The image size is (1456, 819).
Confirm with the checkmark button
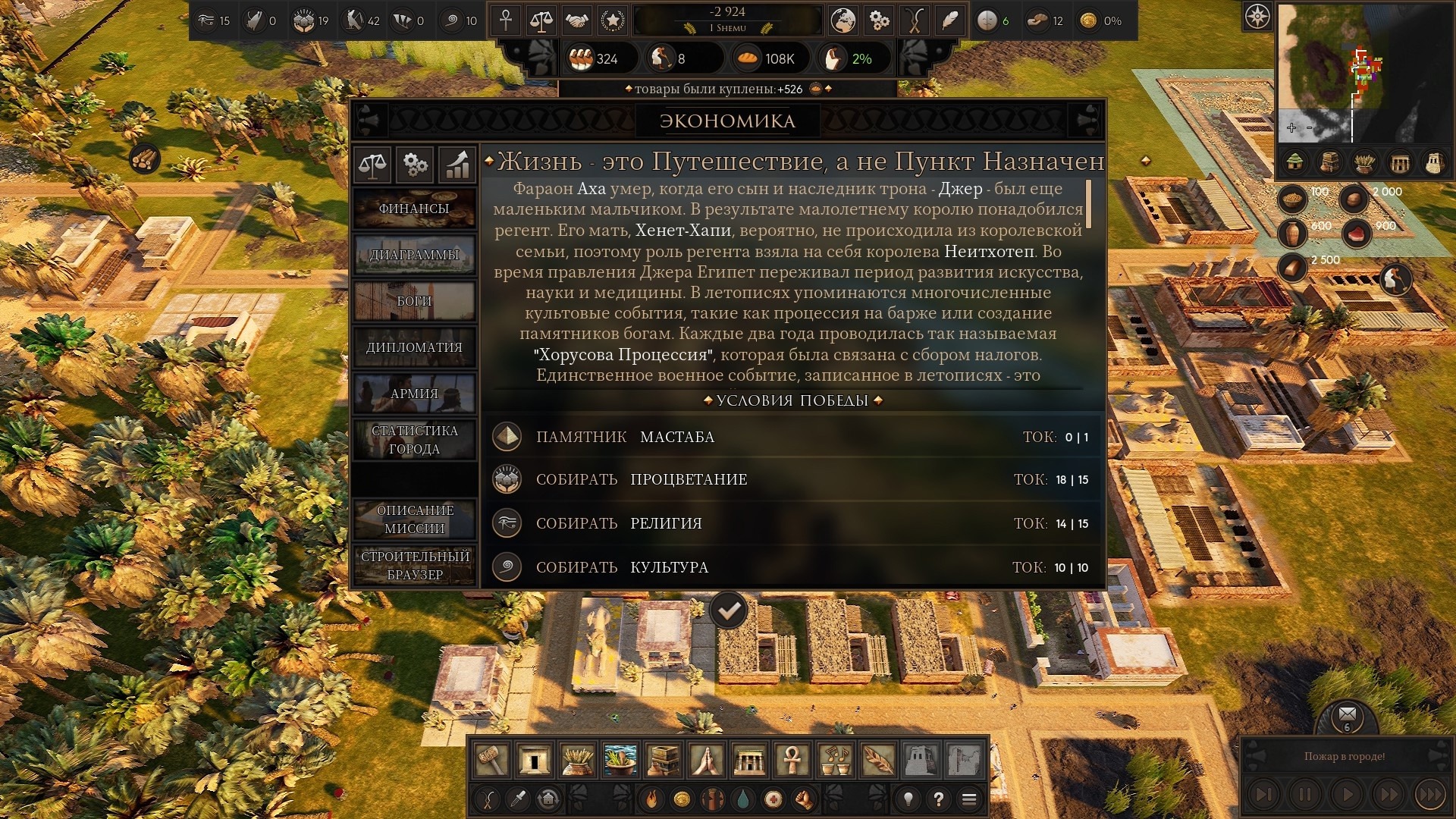[x=729, y=610]
